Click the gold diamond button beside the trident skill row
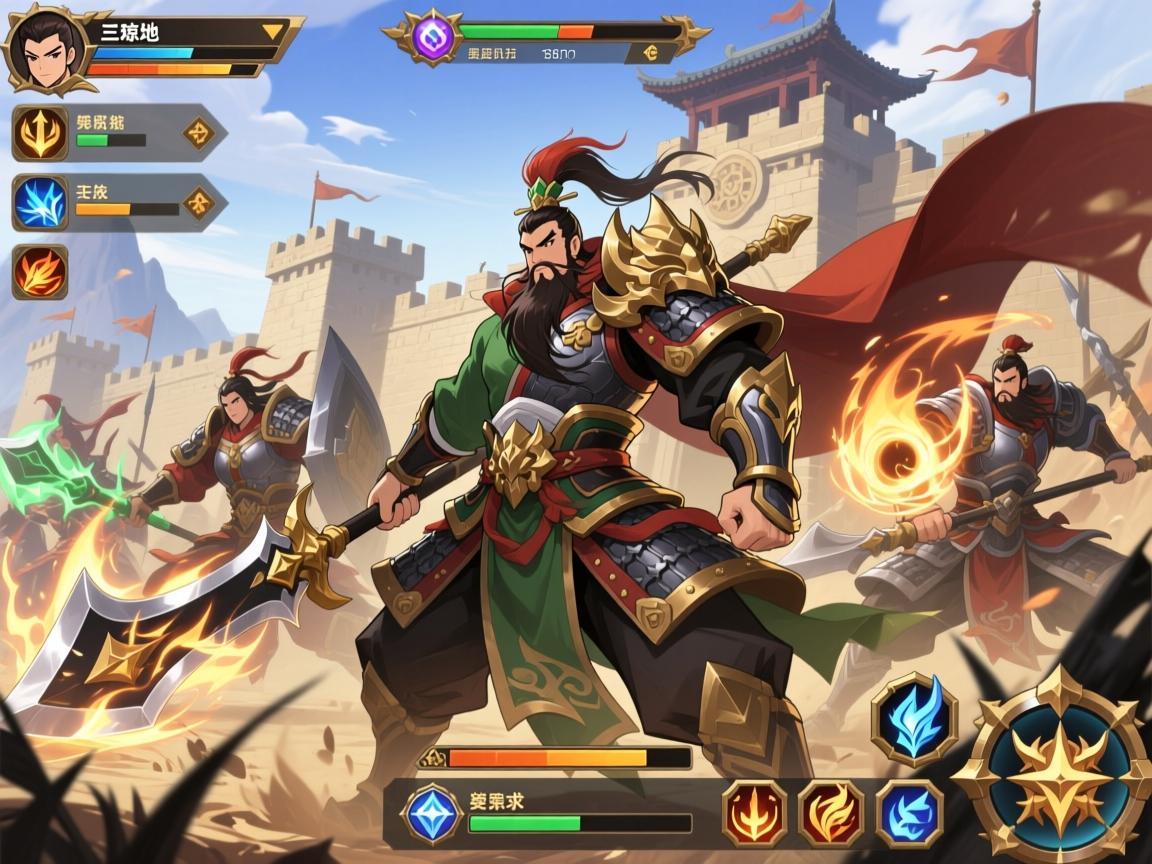 [198, 131]
